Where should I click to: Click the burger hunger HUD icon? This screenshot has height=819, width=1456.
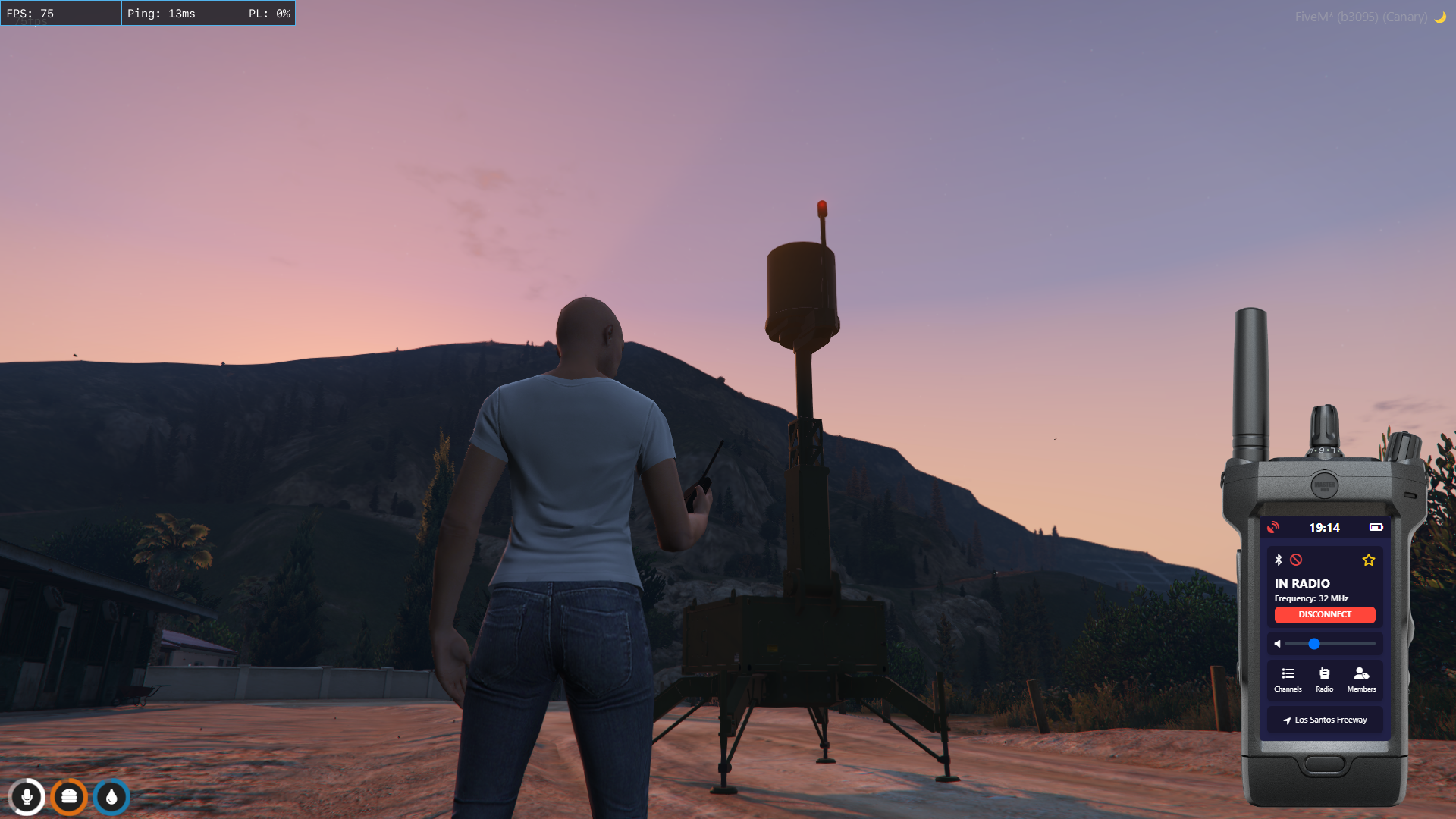click(x=69, y=797)
